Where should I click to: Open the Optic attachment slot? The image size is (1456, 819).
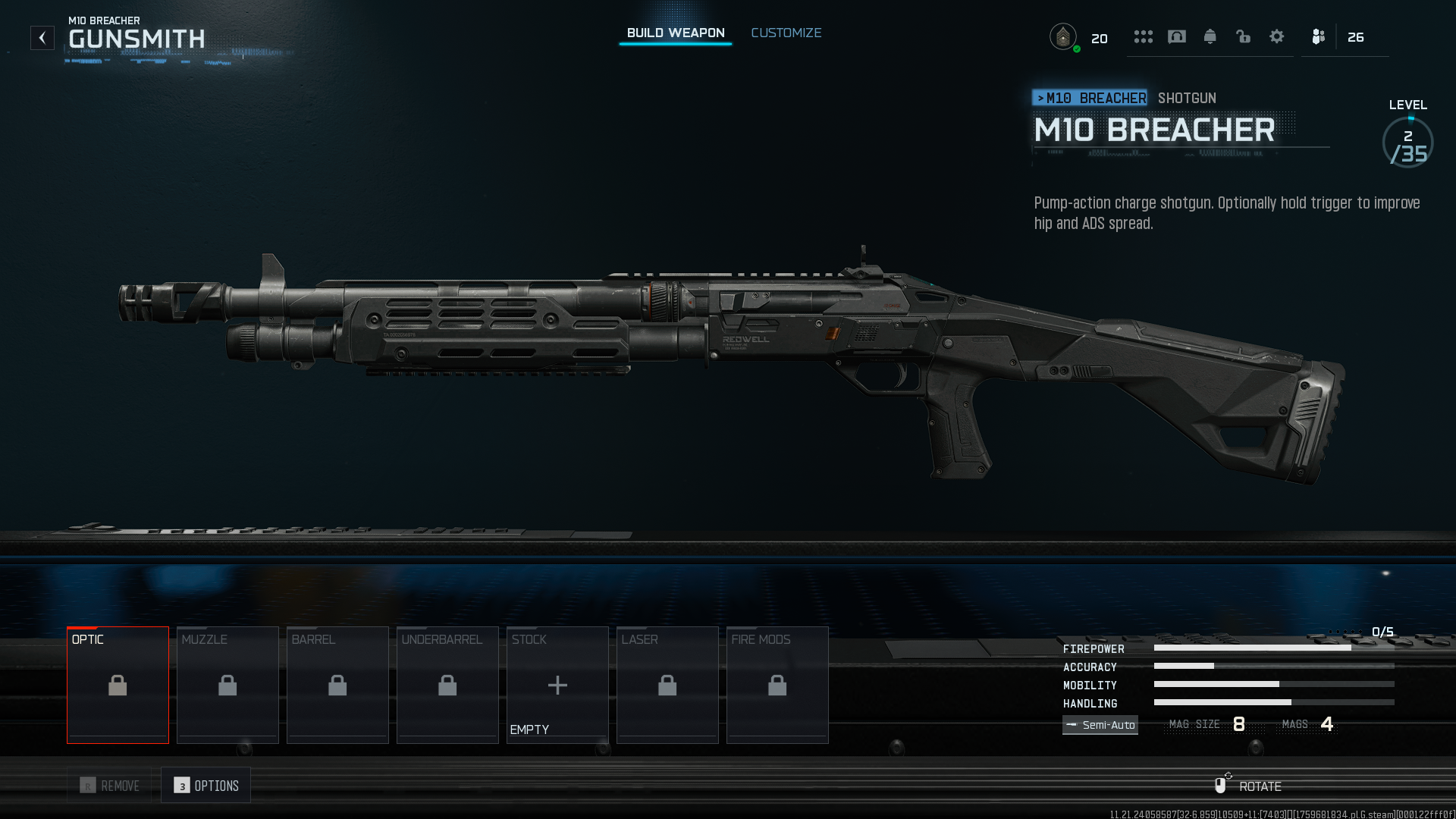point(118,685)
